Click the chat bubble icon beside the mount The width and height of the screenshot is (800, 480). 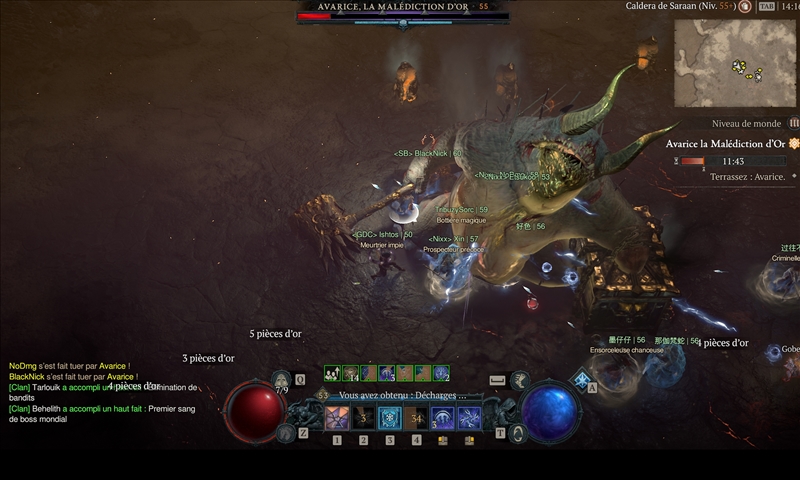pyautogui.click(x=497, y=380)
